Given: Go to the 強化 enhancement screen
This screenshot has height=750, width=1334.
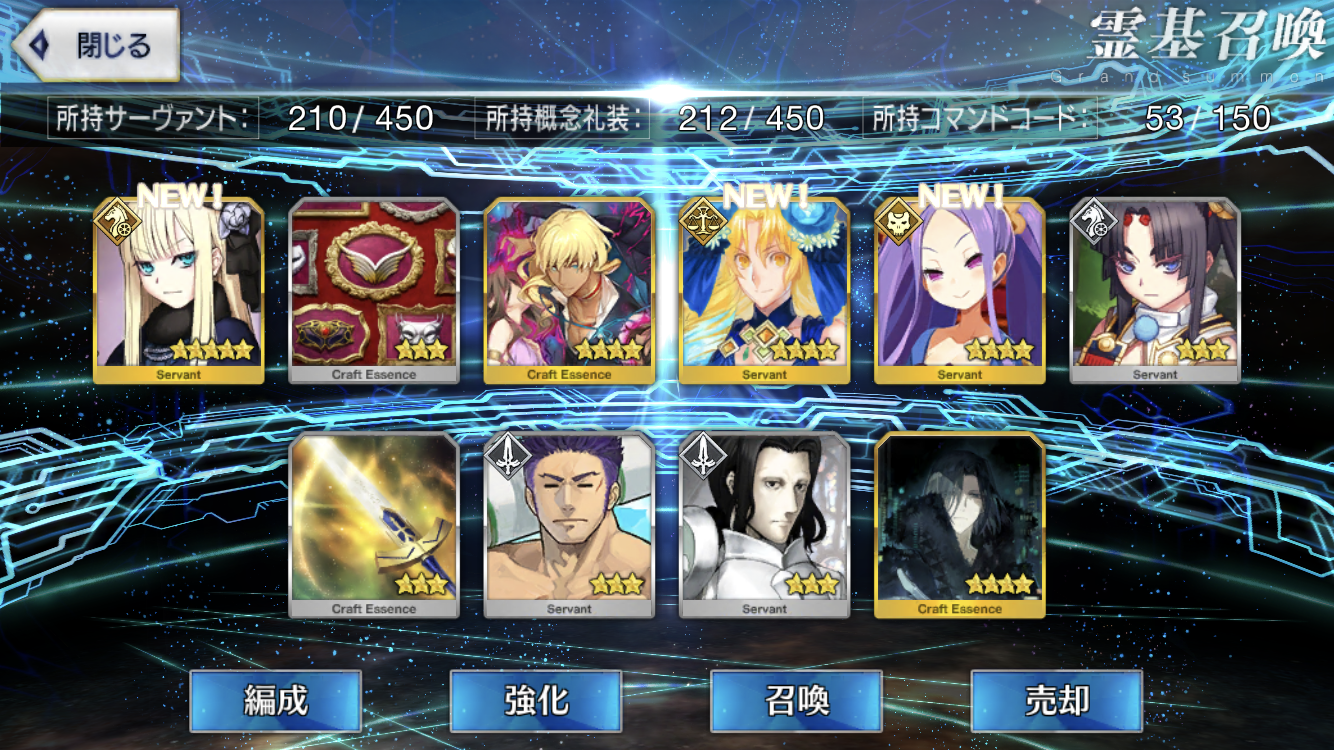Looking at the screenshot, I should tap(536, 701).
